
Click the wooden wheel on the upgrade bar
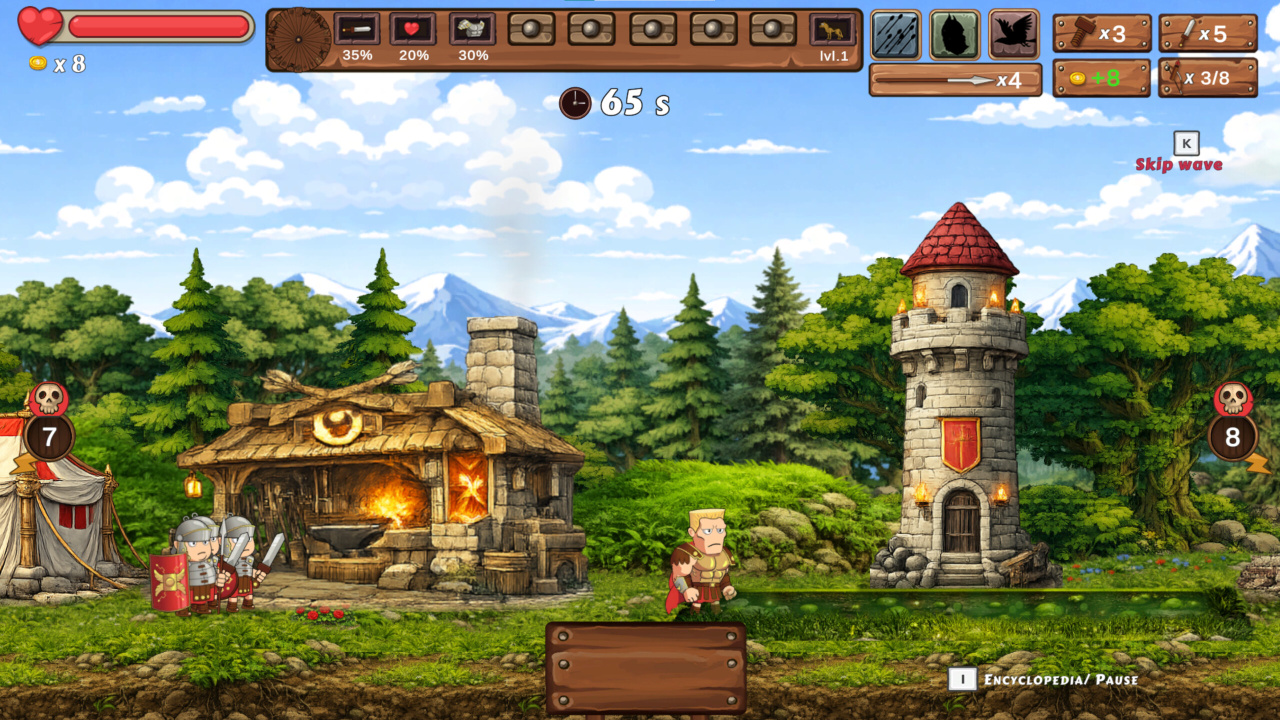point(300,39)
